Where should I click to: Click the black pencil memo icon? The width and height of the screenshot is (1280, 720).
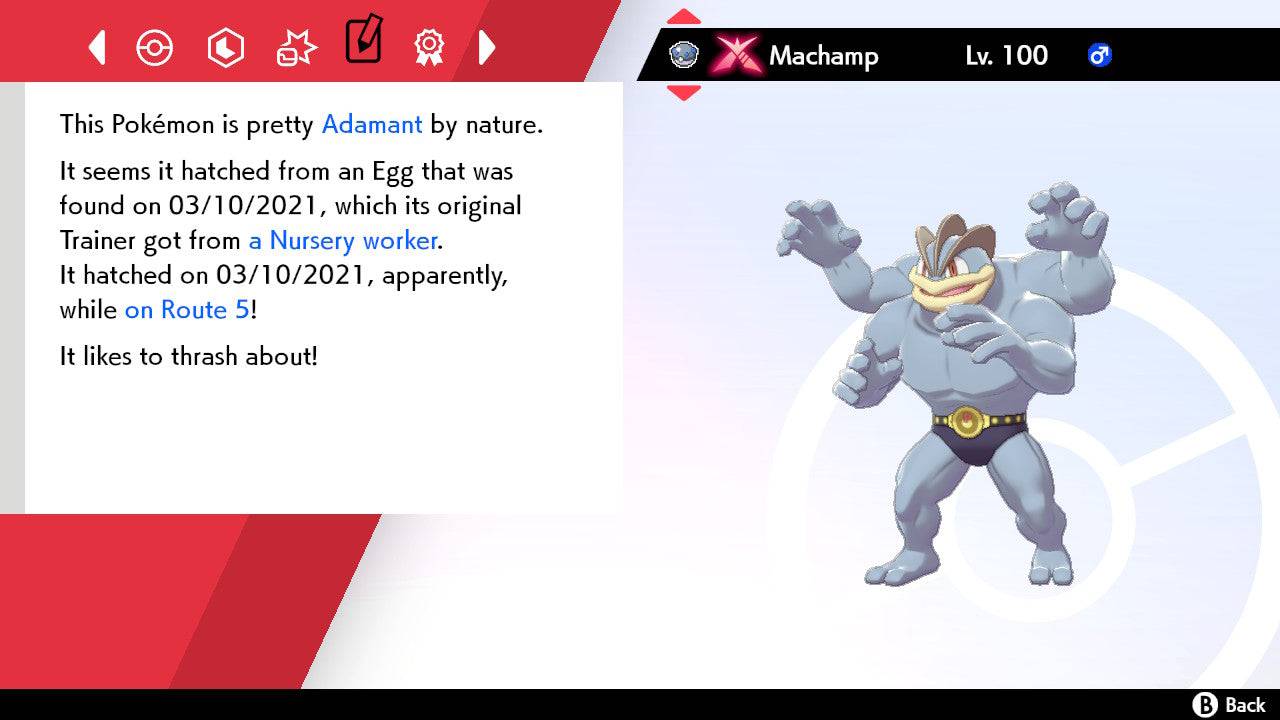(363, 44)
